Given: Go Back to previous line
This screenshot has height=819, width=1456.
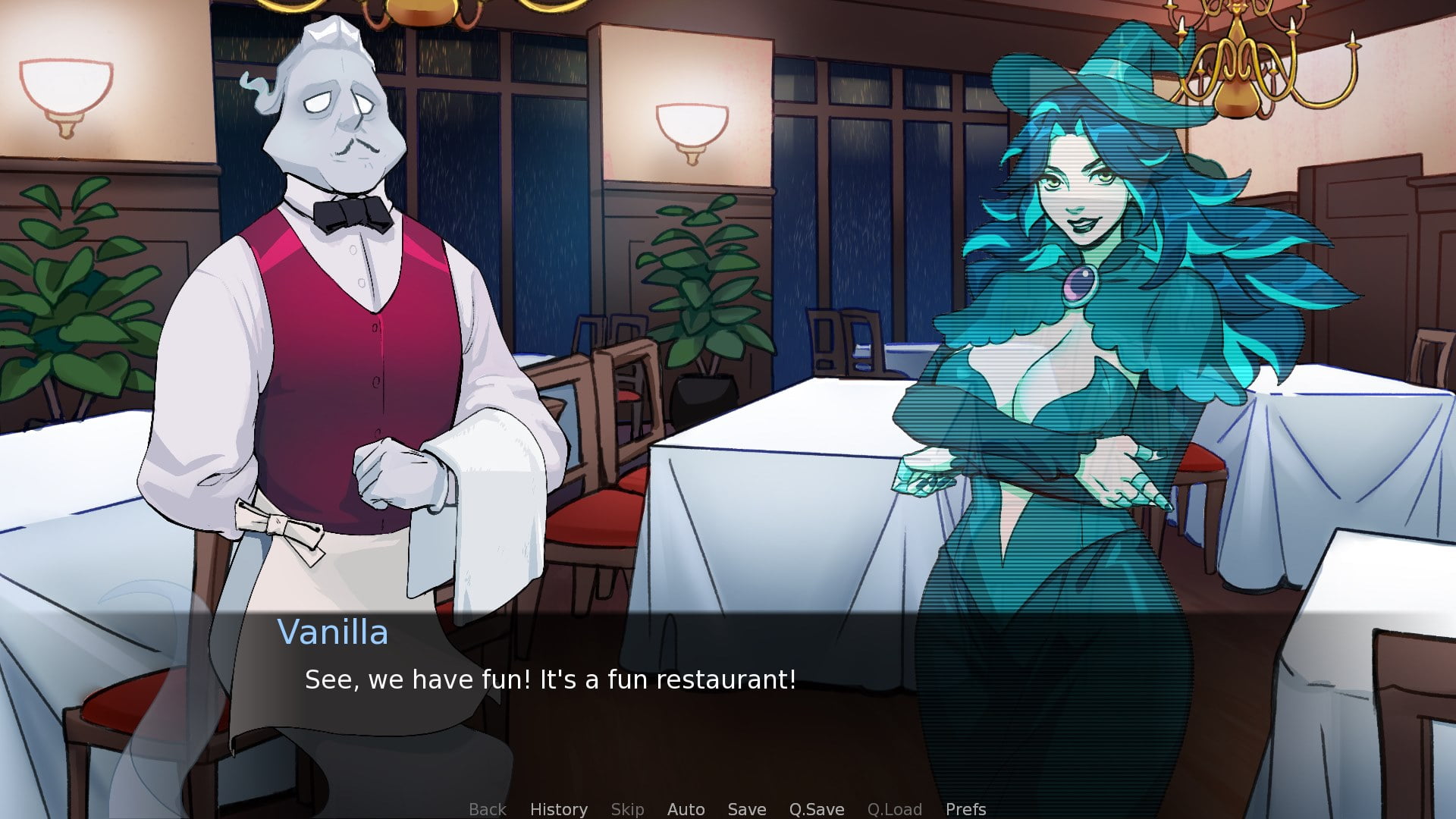Looking at the screenshot, I should pyautogui.click(x=487, y=809).
